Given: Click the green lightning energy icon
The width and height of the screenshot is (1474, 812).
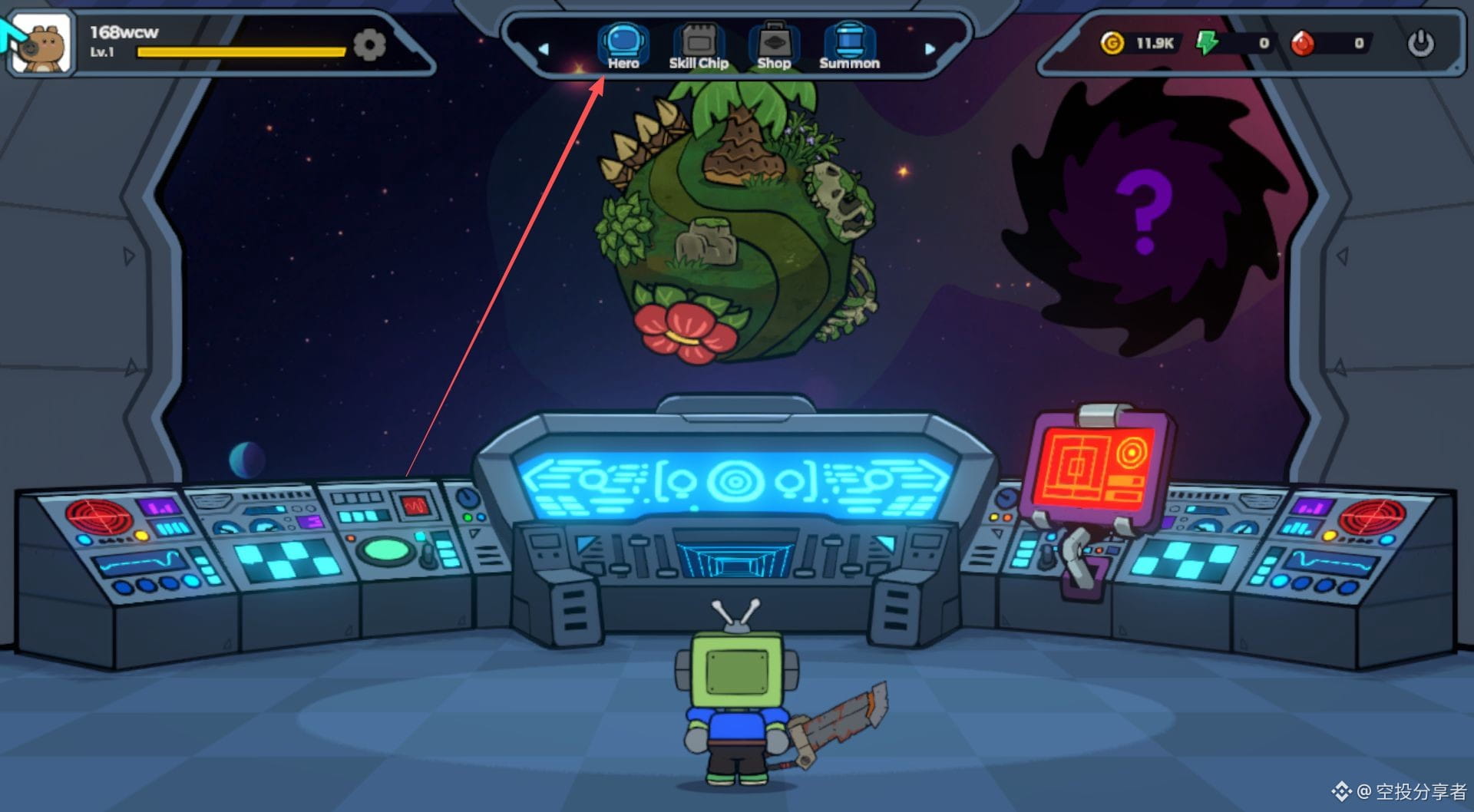Looking at the screenshot, I should point(1207,43).
